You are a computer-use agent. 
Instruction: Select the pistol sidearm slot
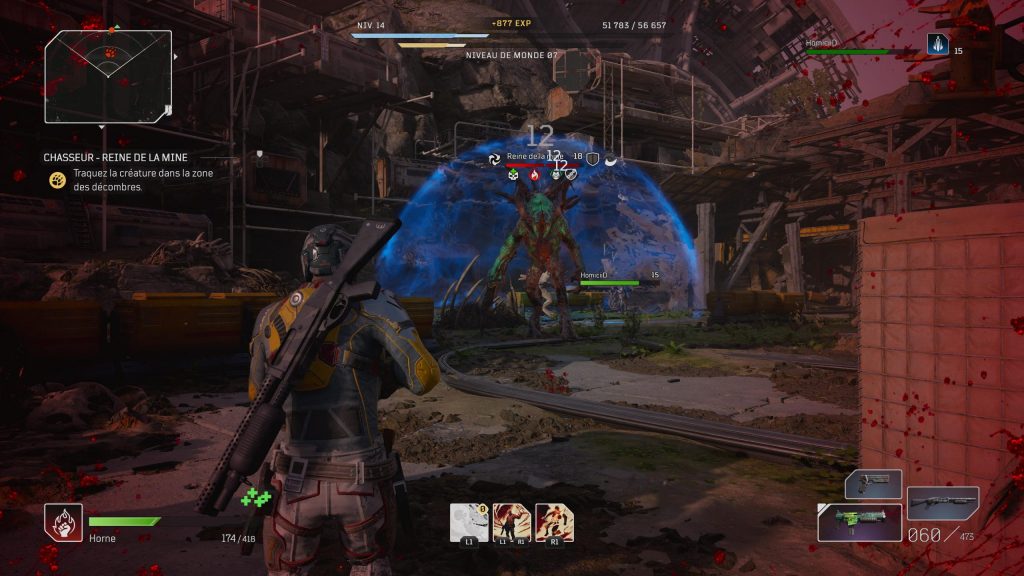pos(873,484)
